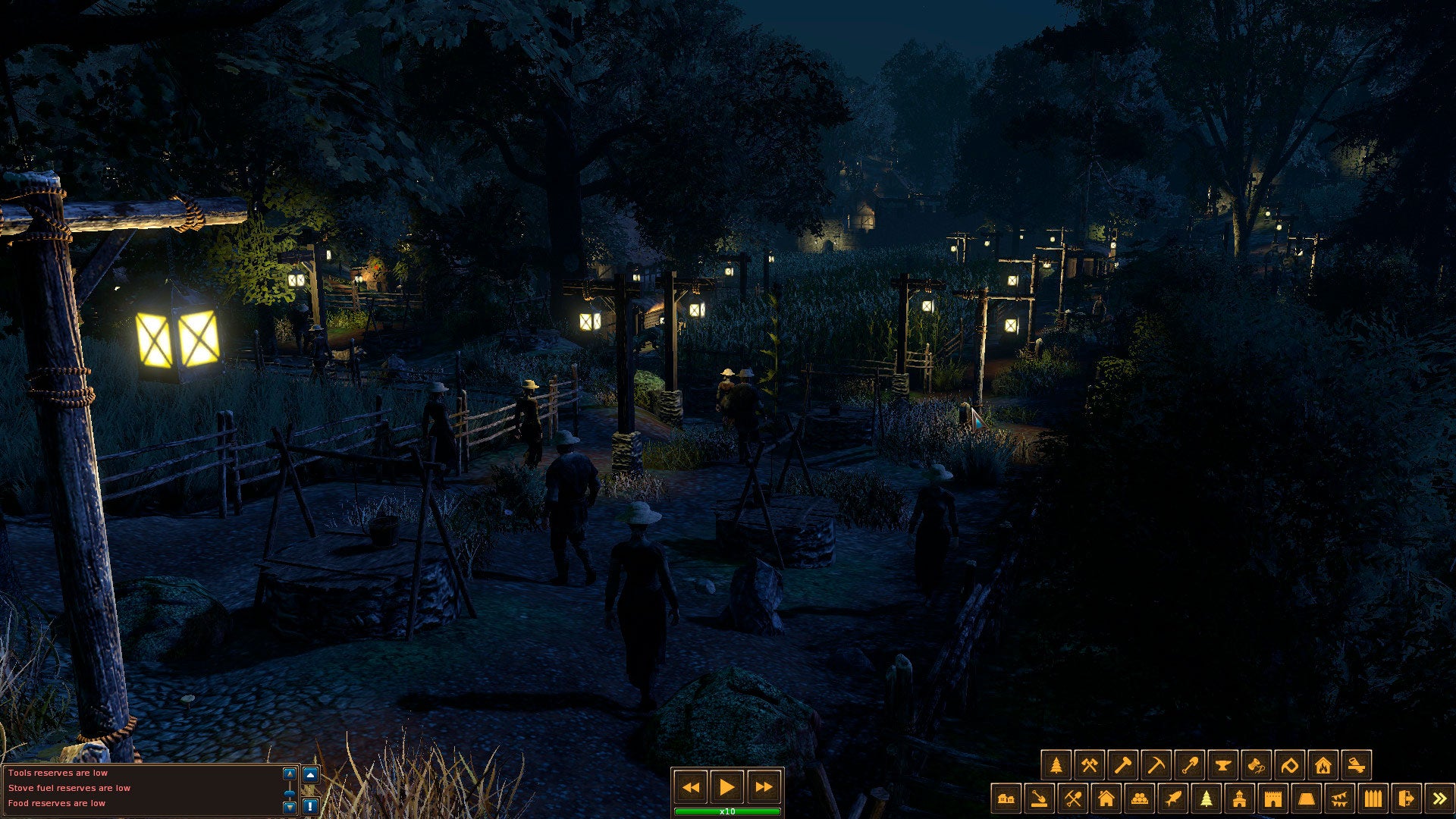Open the festive bunting flags category
1456x819 pixels.
click(x=1339, y=799)
